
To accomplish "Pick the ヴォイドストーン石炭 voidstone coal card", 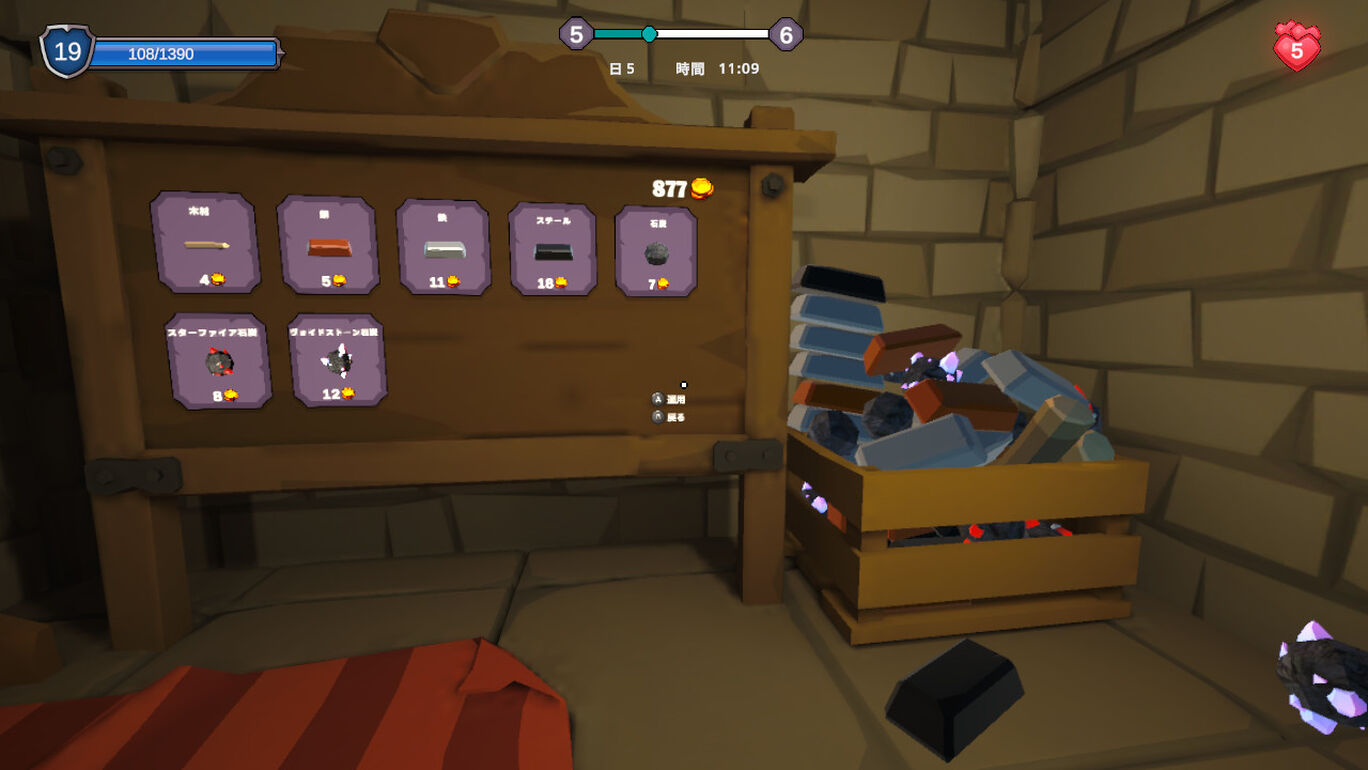I will [x=337, y=360].
